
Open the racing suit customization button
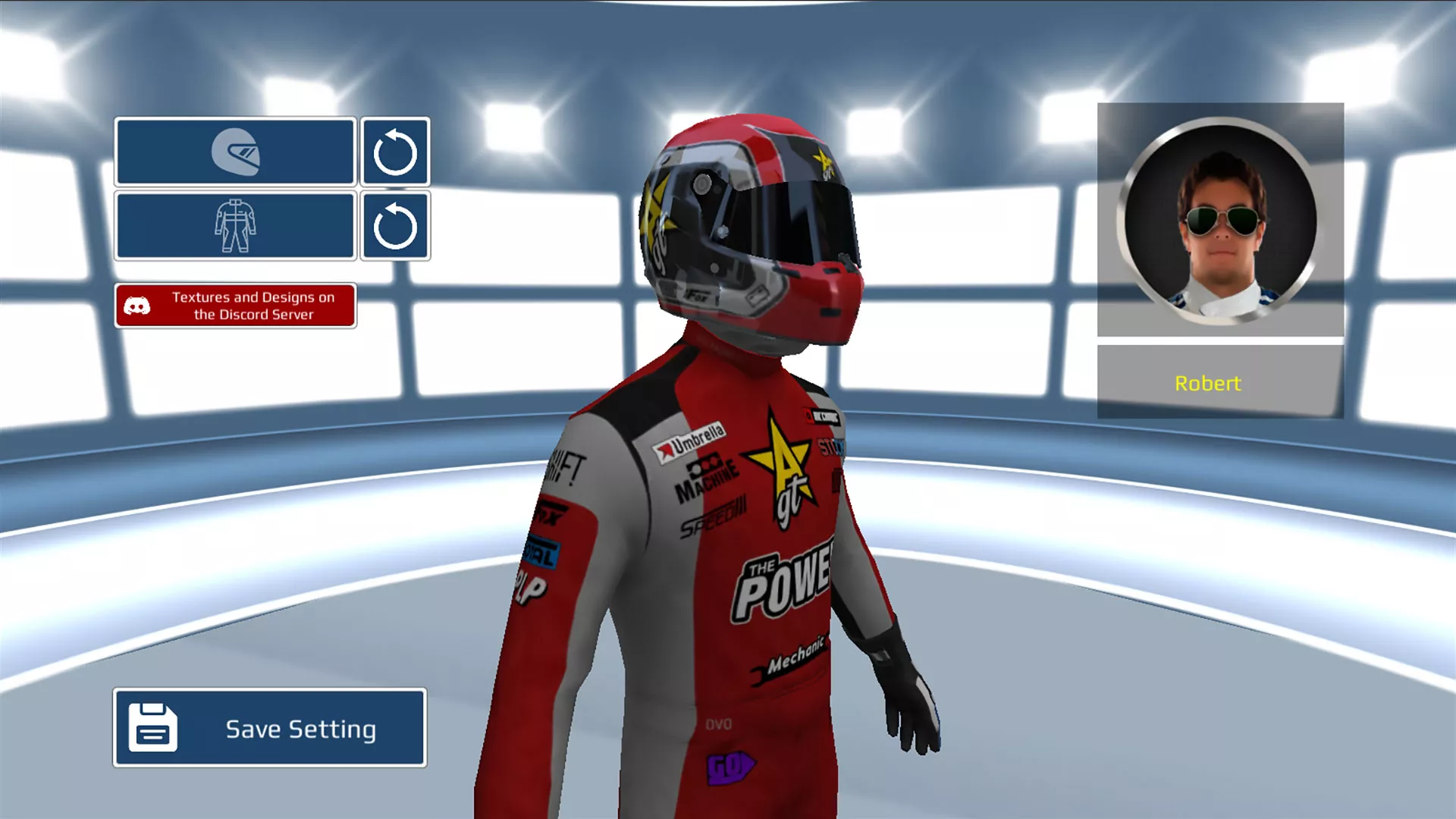tap(235, 226)
